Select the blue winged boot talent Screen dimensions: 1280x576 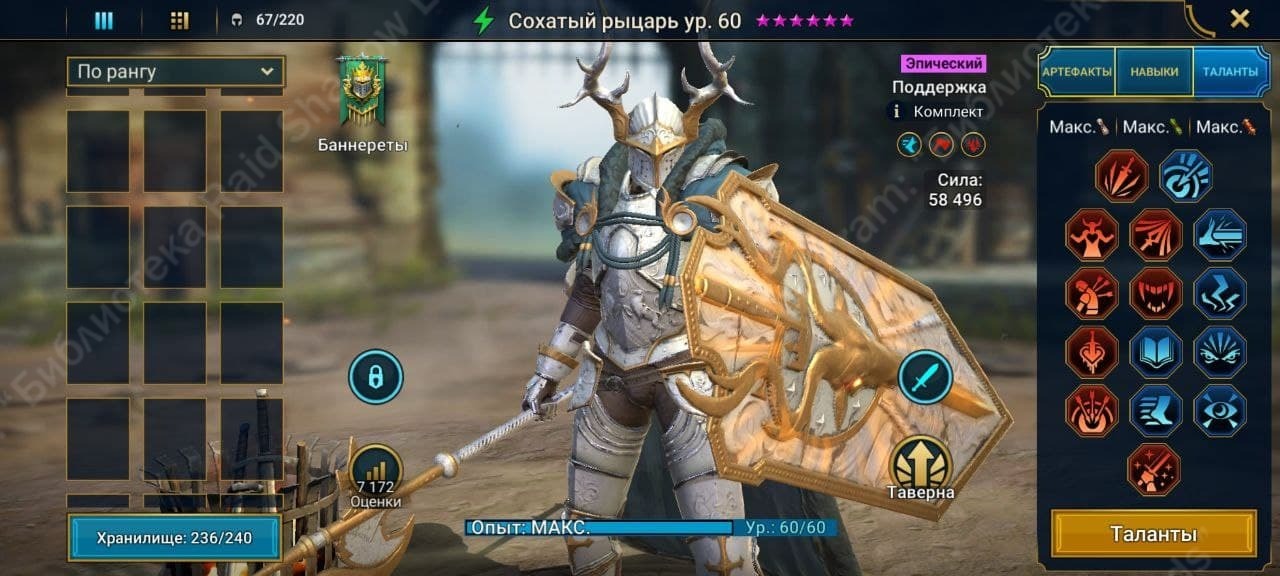pyautogui.click(x=1156, y=411)
